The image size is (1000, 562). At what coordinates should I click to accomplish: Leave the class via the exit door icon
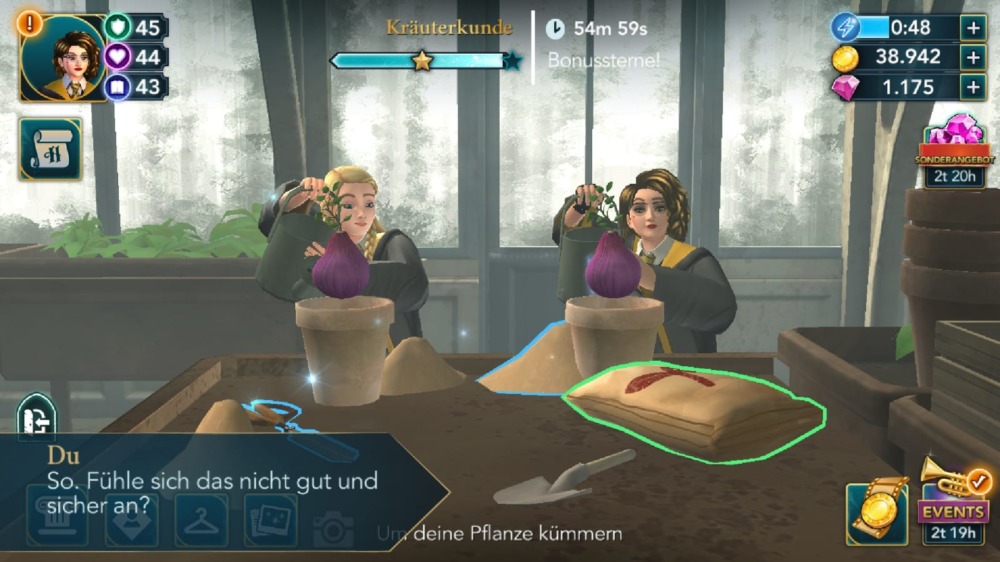tap(36, 417)
